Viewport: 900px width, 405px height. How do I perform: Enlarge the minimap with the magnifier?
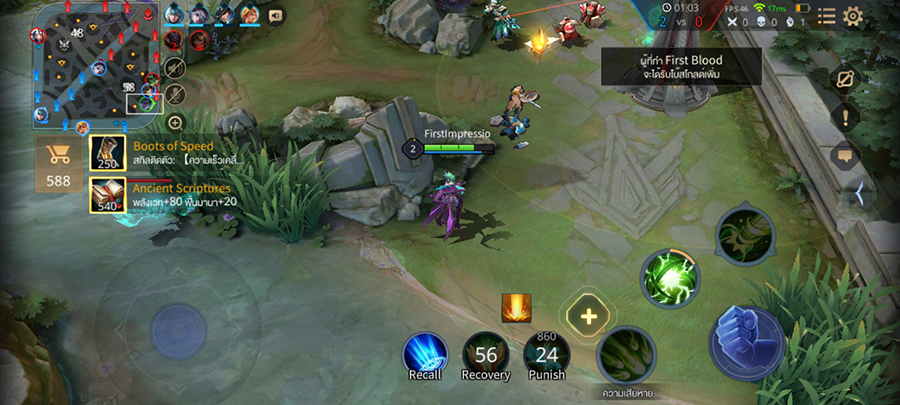tap(175, 122)
